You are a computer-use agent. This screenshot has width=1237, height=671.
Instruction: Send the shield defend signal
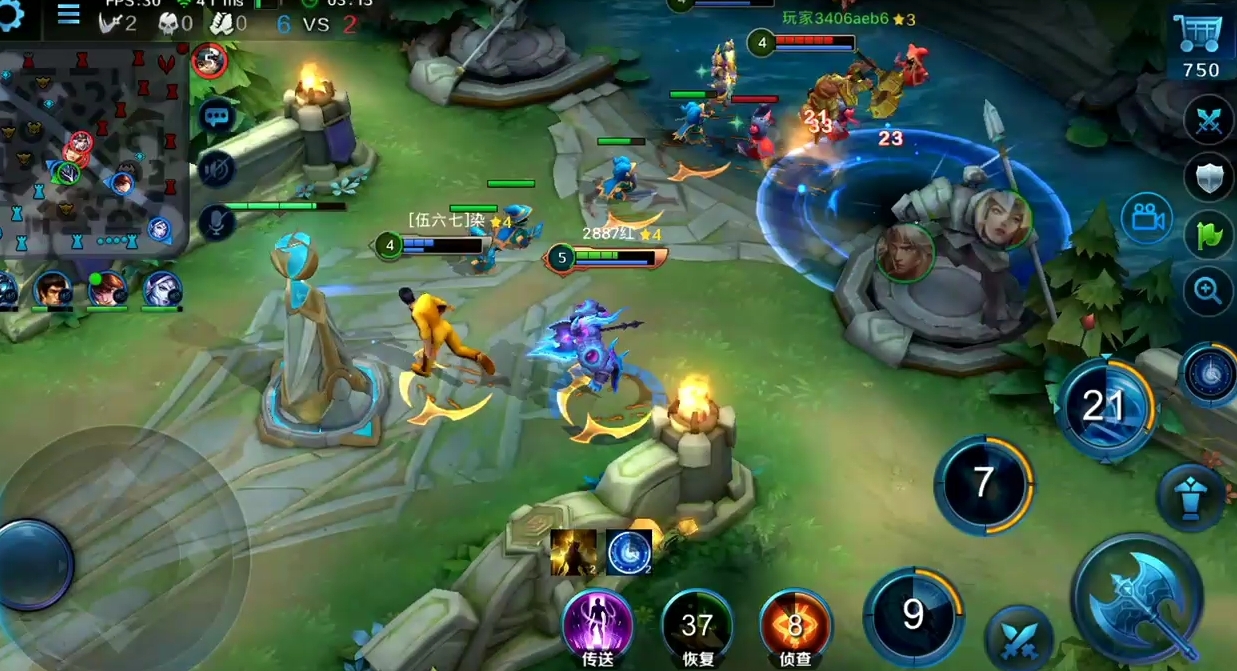(x=1208, y=180)
